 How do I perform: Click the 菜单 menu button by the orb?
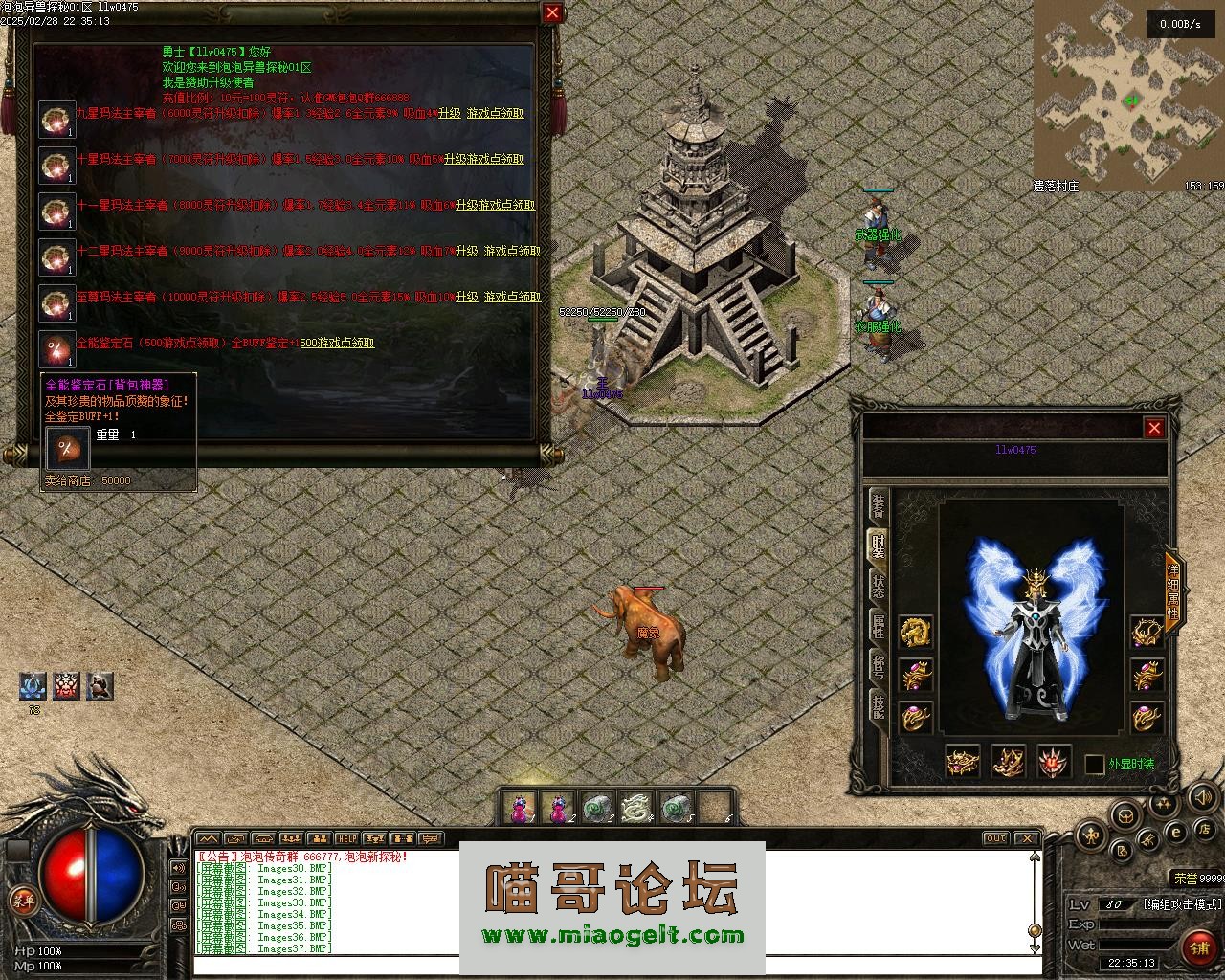pos(23,900)
